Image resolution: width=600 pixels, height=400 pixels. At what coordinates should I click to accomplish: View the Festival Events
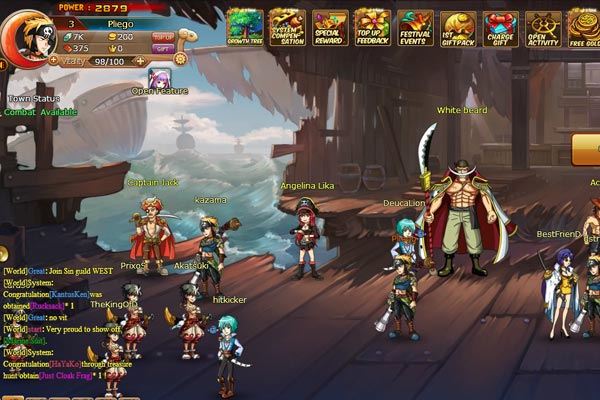[416, 27]
